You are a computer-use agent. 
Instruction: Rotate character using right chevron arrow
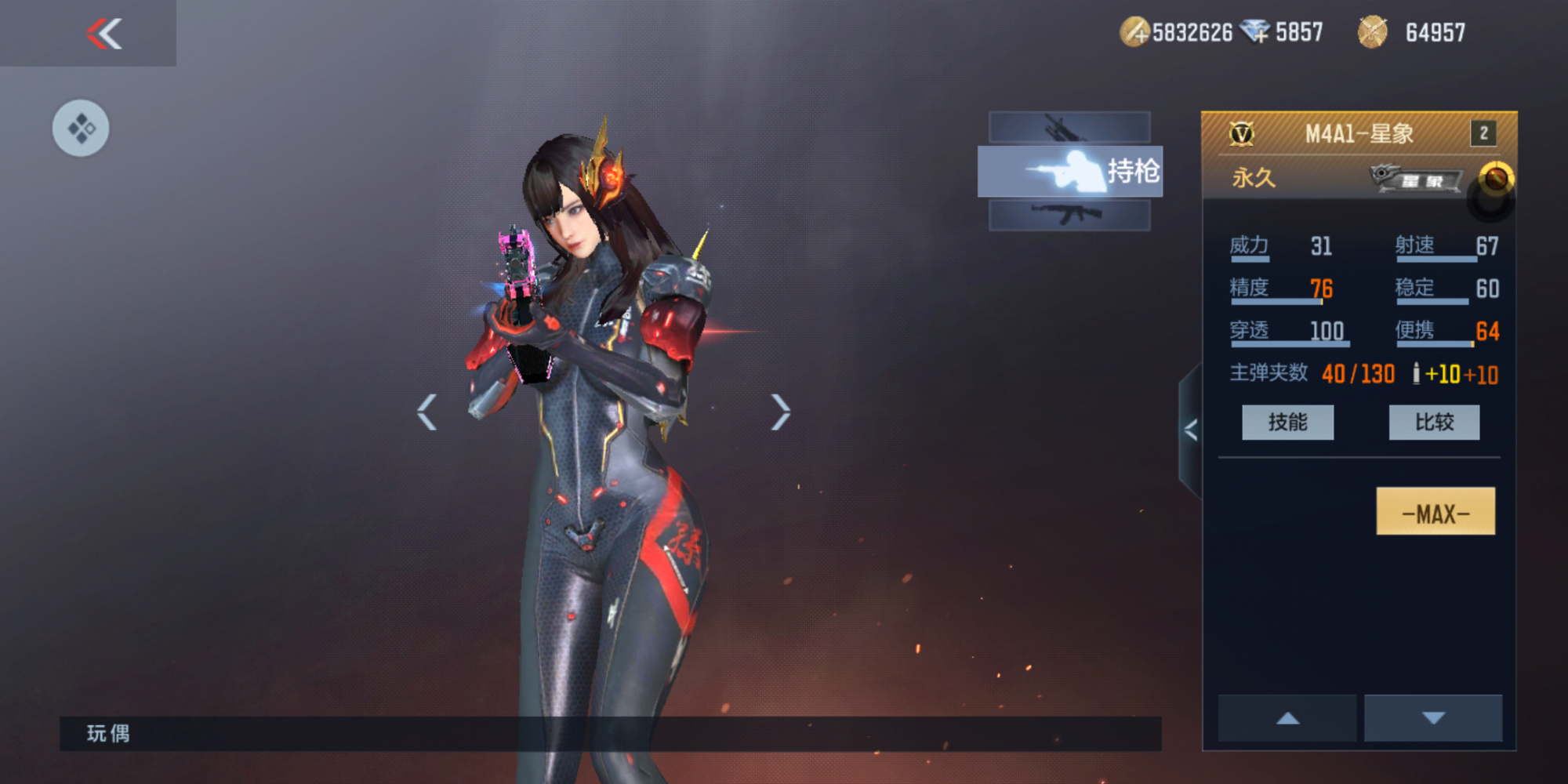coord(780,412)
